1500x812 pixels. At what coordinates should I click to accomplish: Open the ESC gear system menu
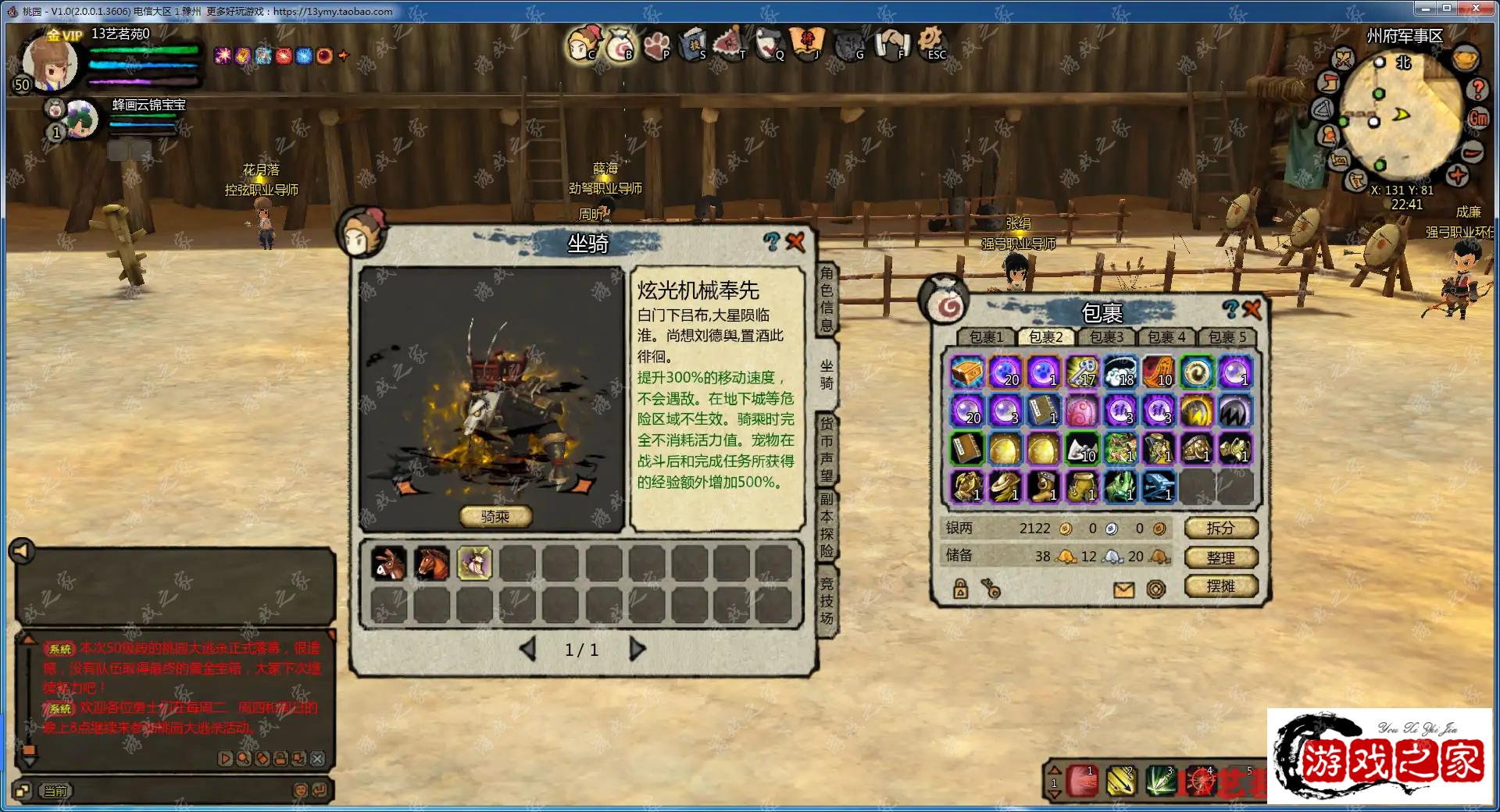(x=930, y=42)
